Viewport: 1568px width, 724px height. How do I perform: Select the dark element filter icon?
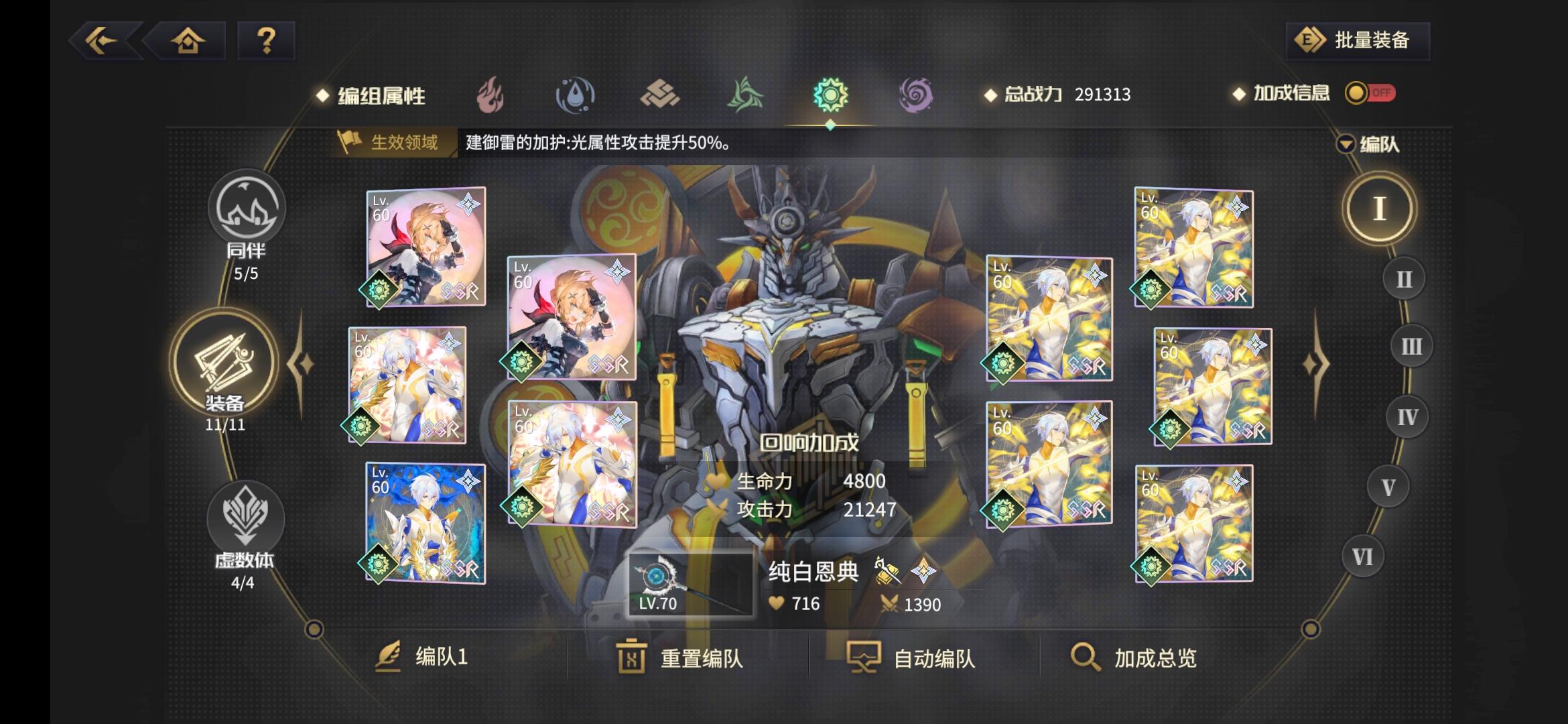[915, 94]
